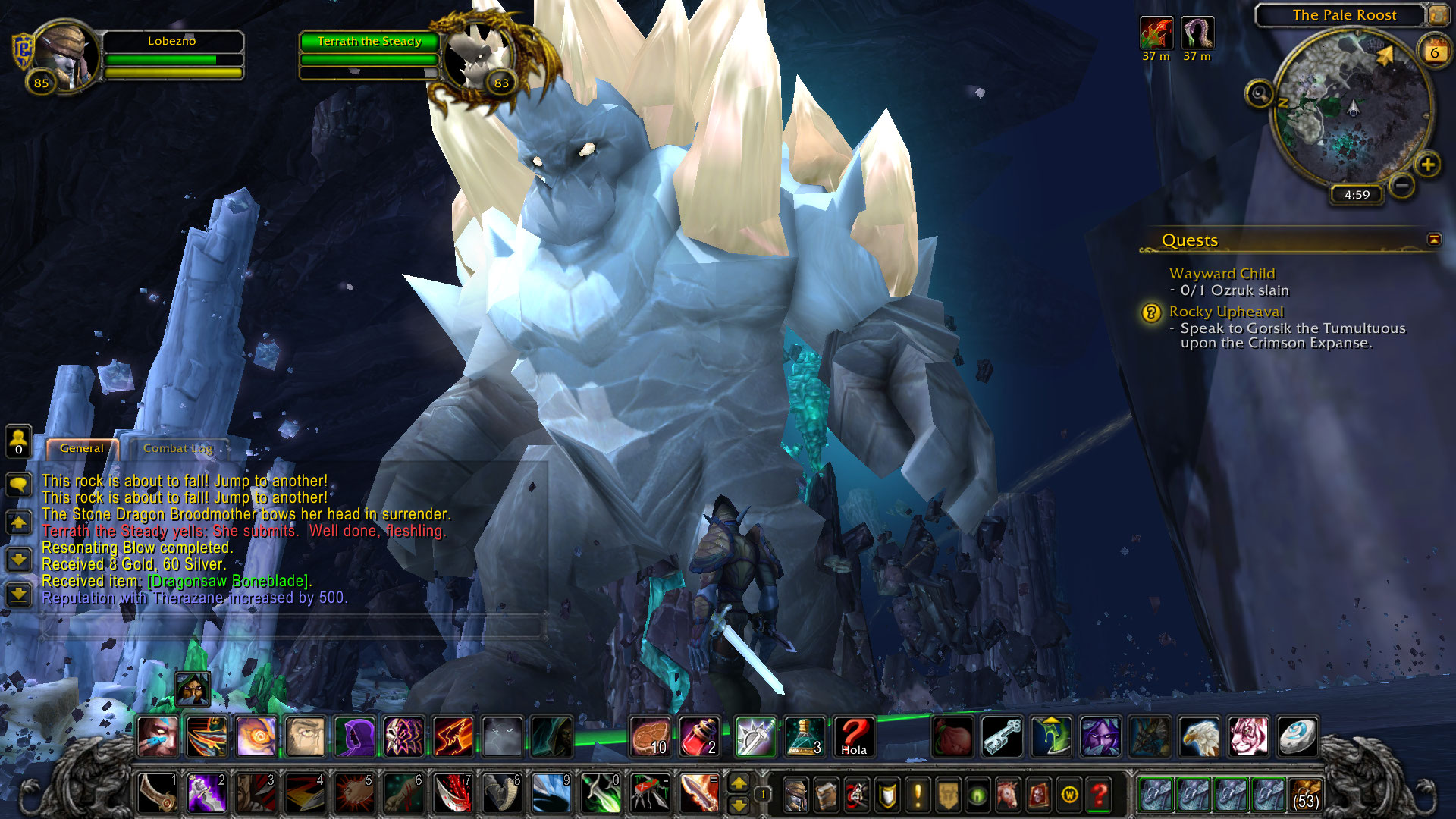Open the minimap tracking magnifier button
This screenshot has height=819, width=1456.
click(x=1260, y=94)
